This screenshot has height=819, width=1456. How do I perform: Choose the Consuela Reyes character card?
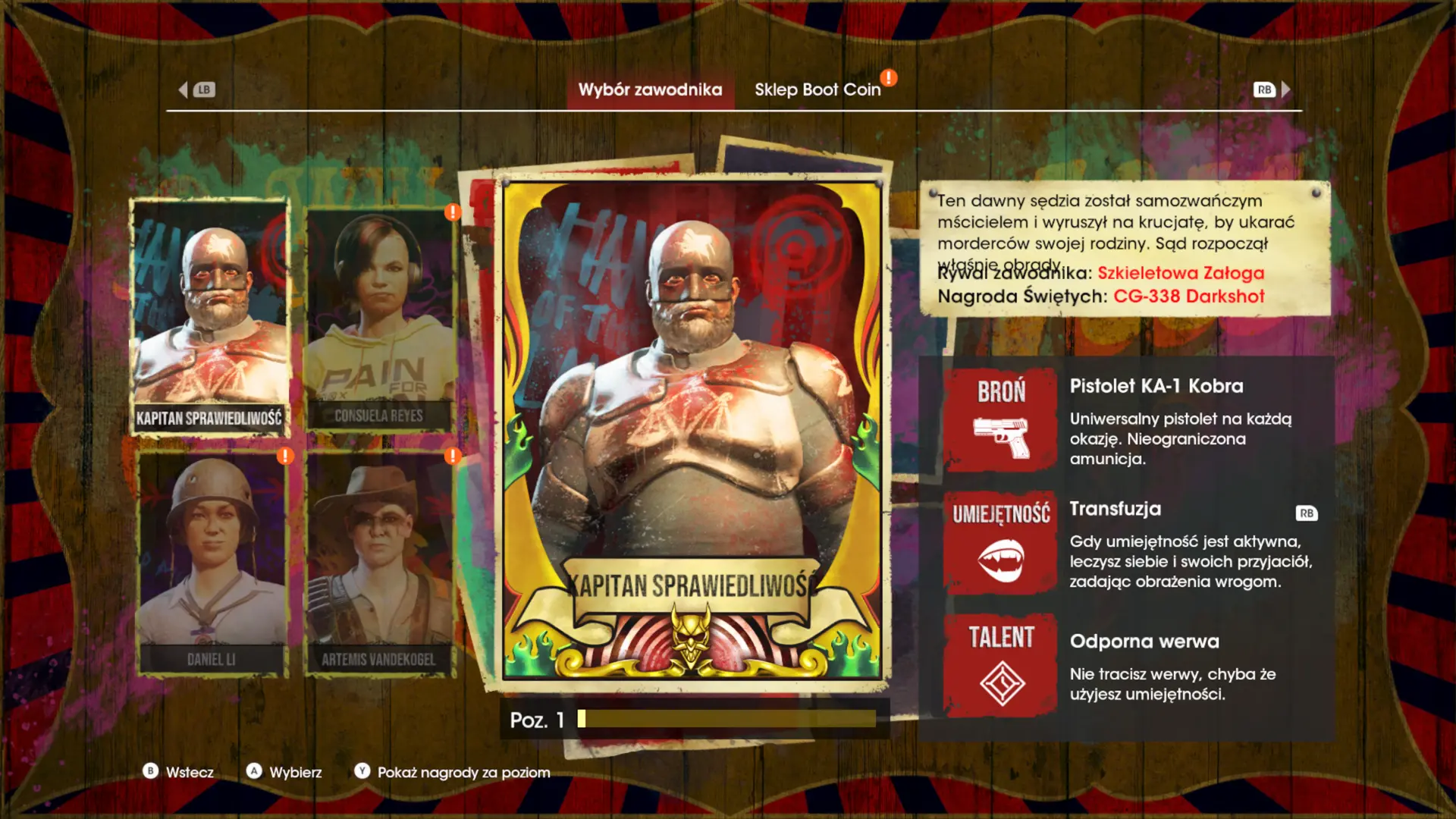[x=379, y=318]
